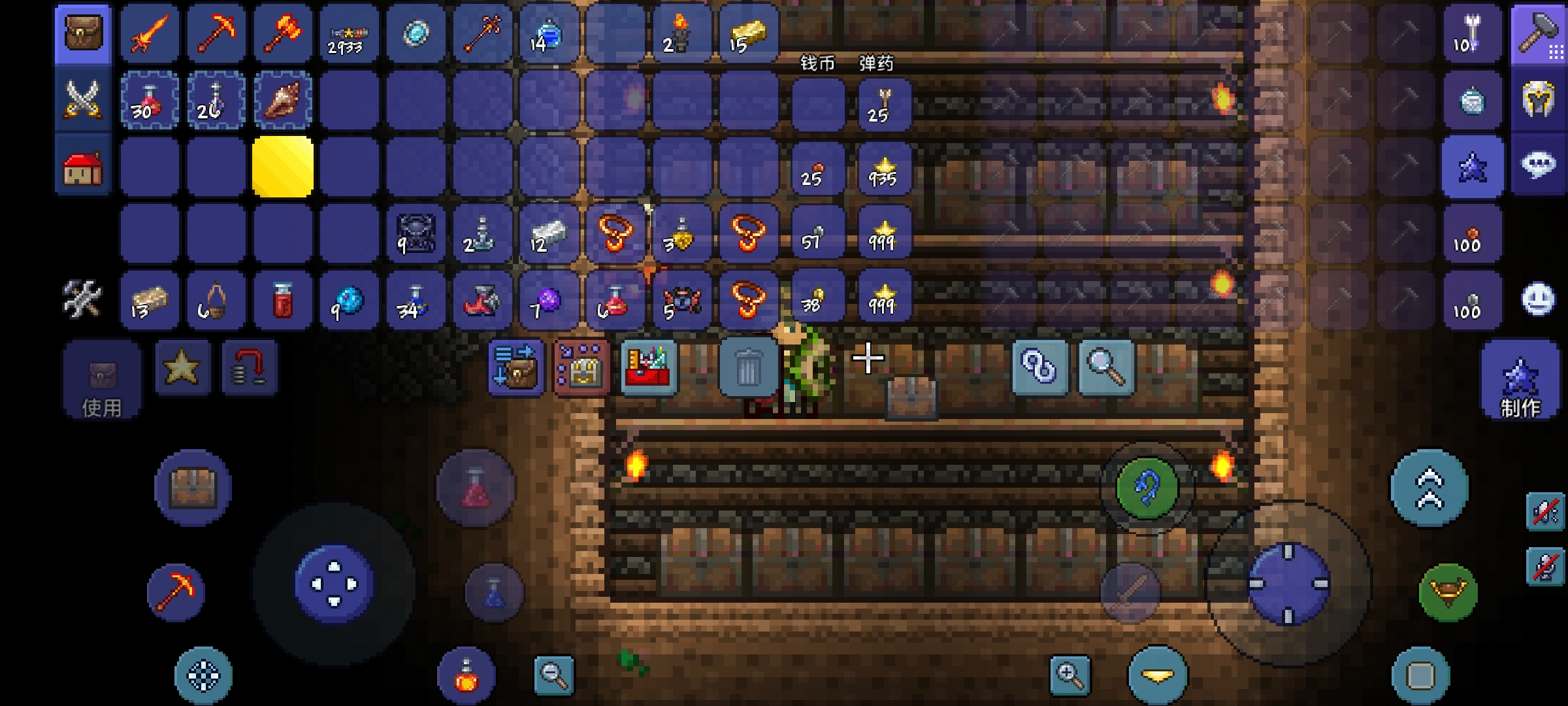The image size is (1568, 706).
Task: Switch to the crossed swords tab
Action: click(83, 100)
